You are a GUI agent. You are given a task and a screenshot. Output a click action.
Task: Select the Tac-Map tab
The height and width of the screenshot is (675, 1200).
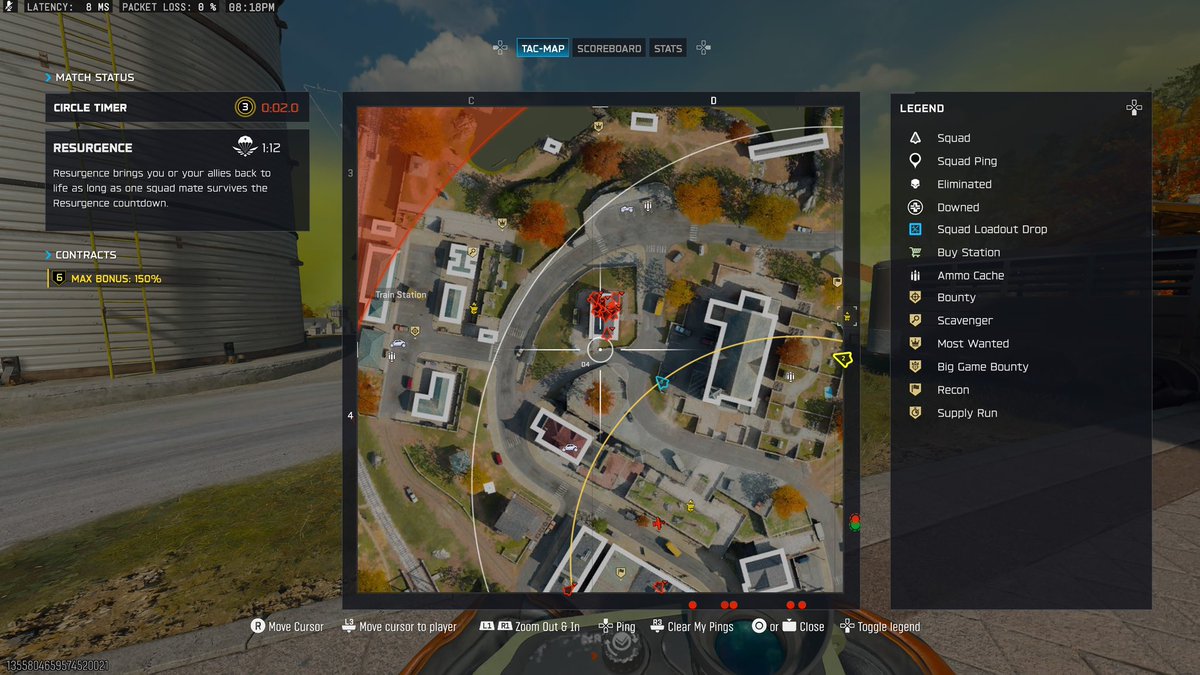[543, 48]
